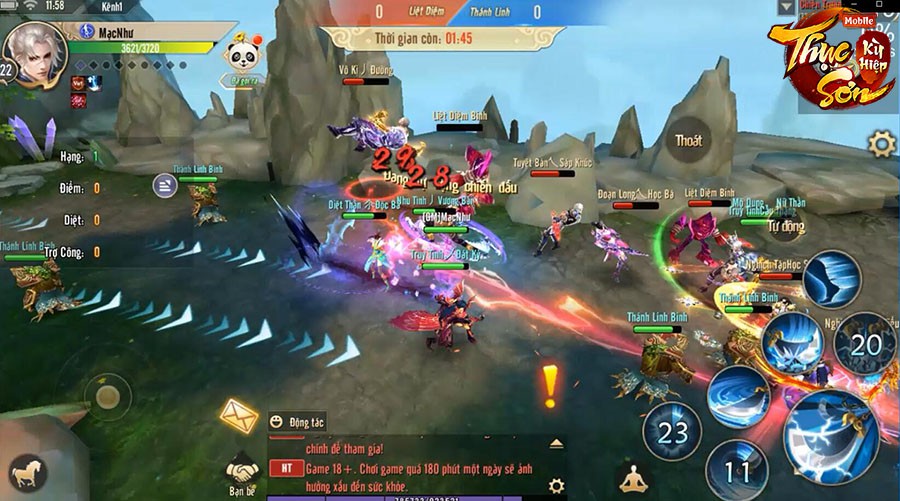Activate the skill on 20-second cooldown

pos(864,345)
